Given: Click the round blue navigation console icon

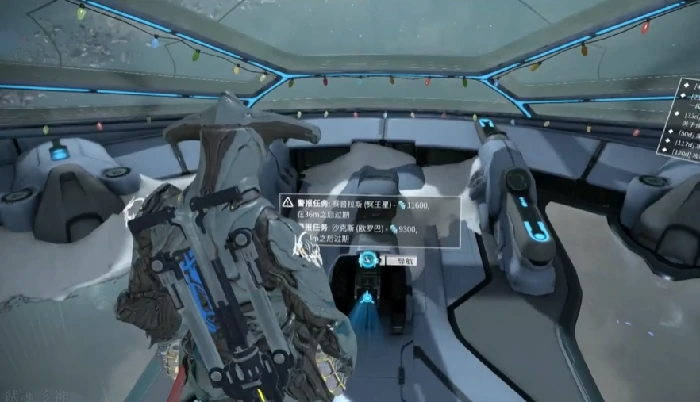Looking at the screenshot, I should tap(369, 260).
